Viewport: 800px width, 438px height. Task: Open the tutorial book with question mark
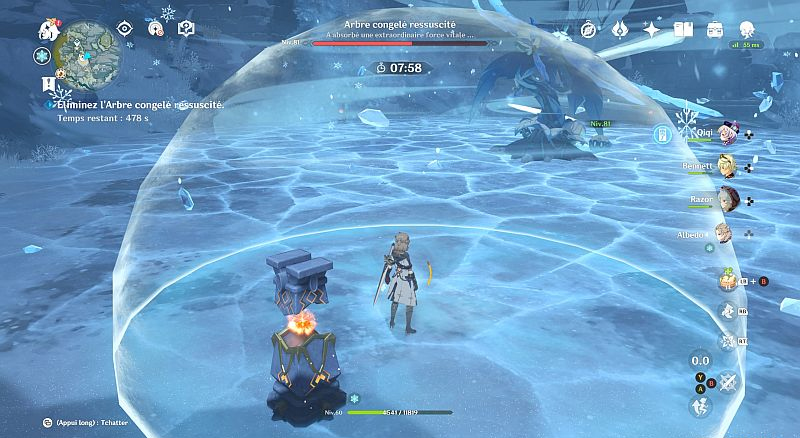[x=185, y=28]
